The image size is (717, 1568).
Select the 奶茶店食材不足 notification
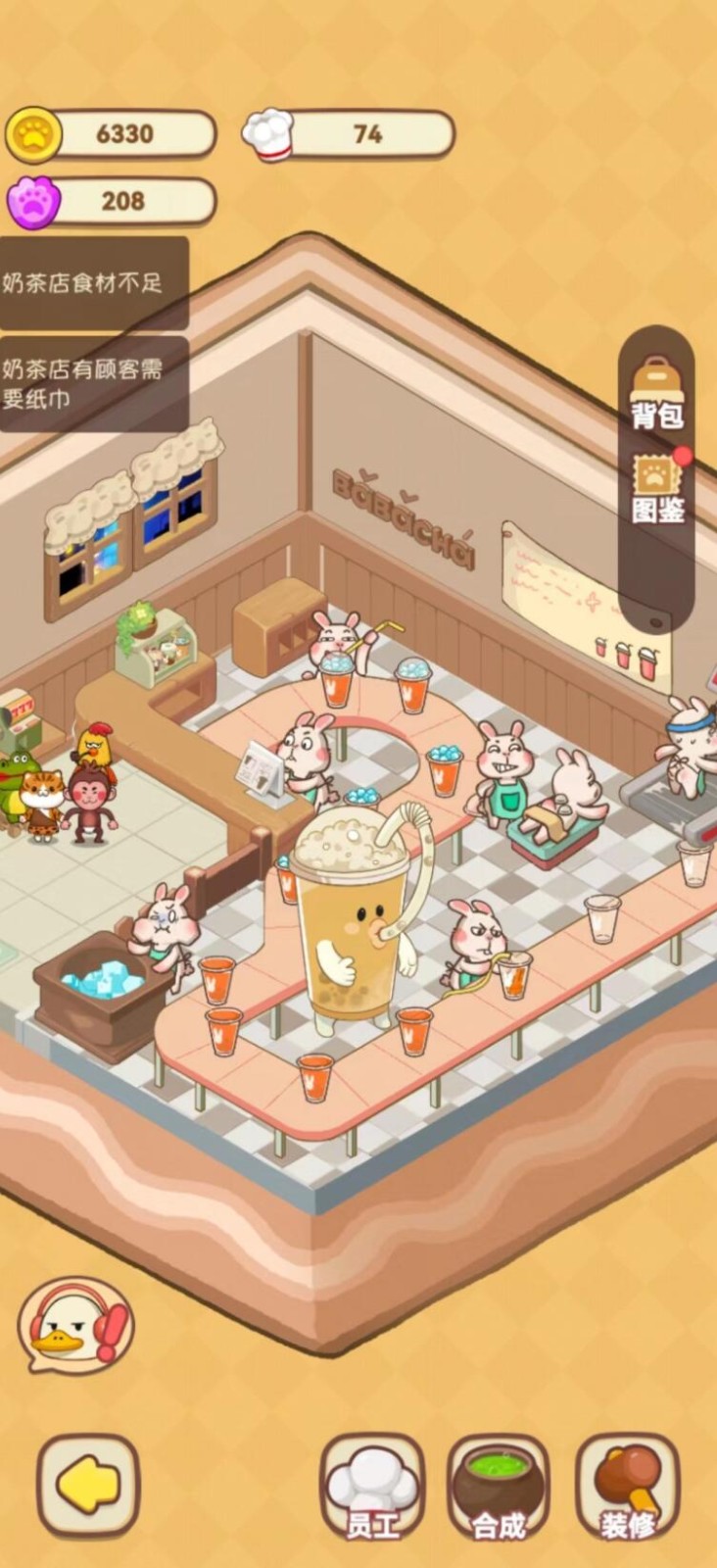pyautogui.click(x=93, y=283)
